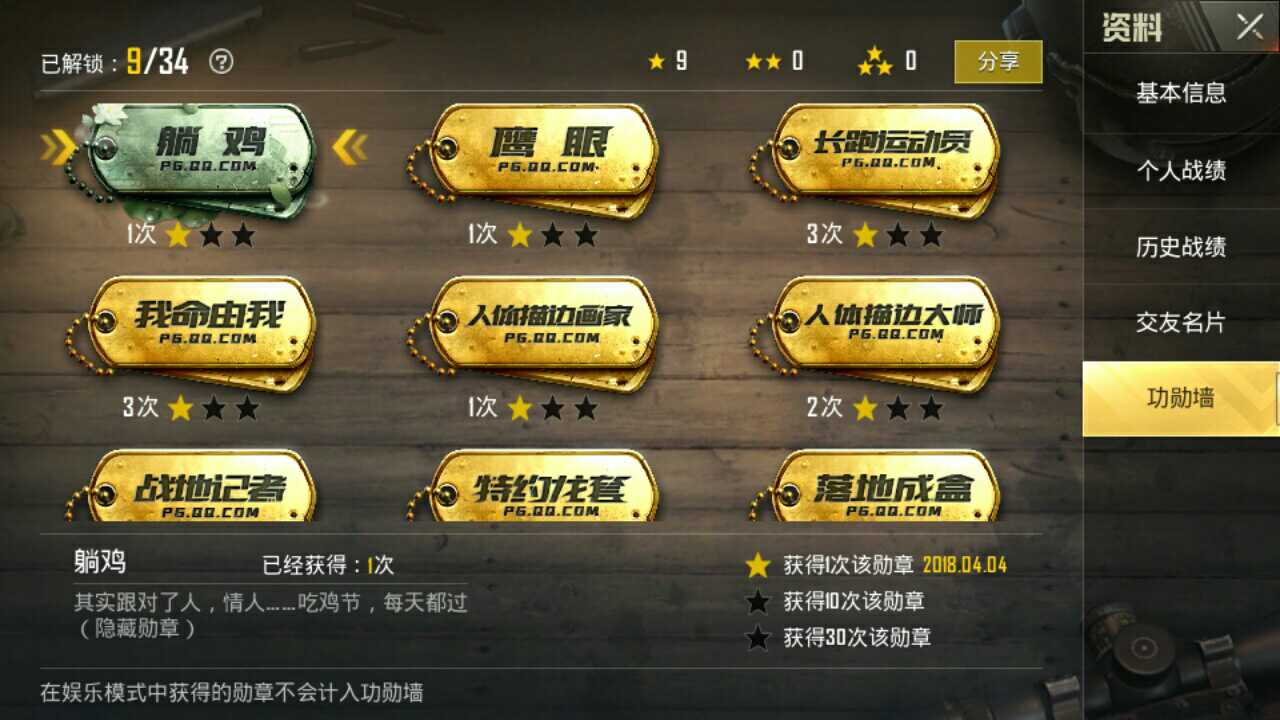Viewport: 1280px width, 720px height.
Task: Click the 2018.04.04 date text
Action: pyautogui.click(x=963, y=564)
